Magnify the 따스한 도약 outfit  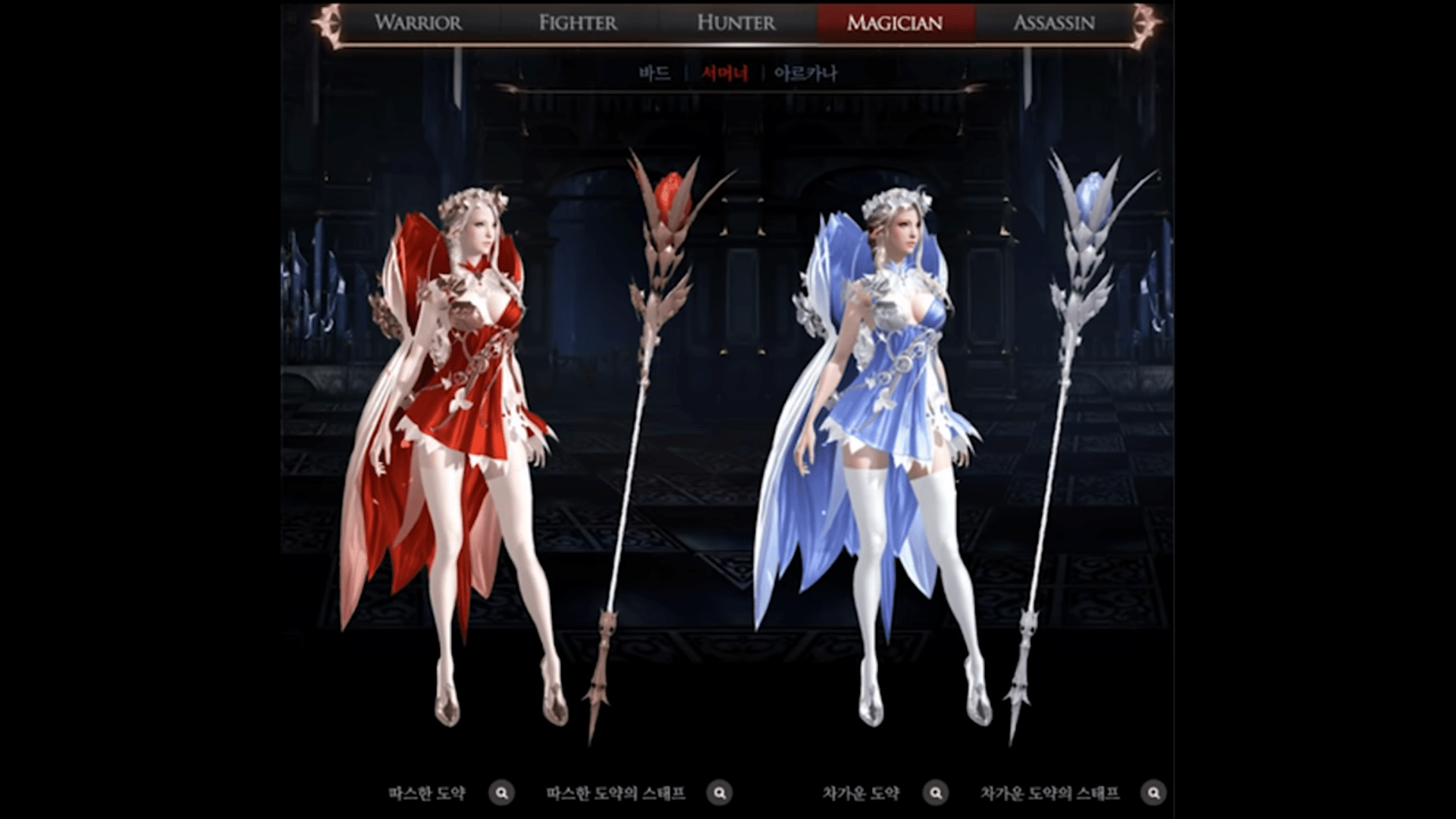501,793
